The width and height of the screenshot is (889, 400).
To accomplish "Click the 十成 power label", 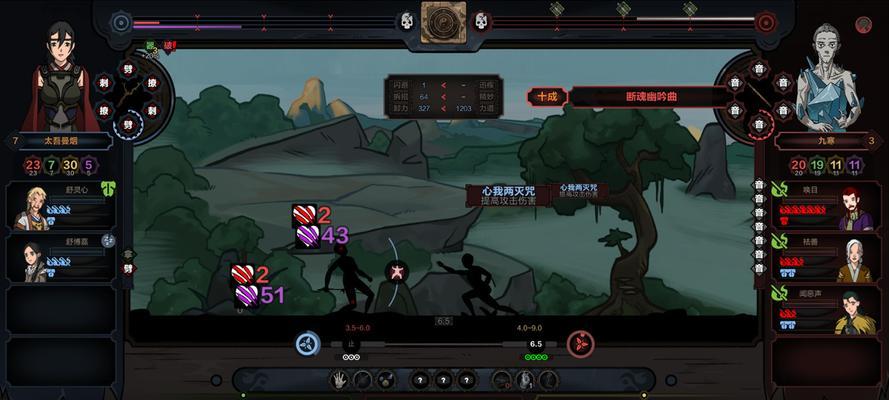I will tap(547, 97).
